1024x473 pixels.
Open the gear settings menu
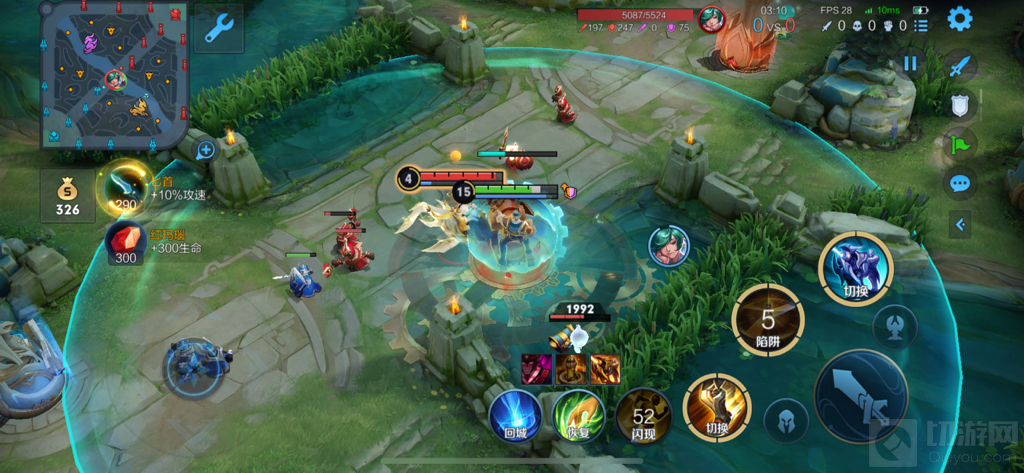[960, 18]
